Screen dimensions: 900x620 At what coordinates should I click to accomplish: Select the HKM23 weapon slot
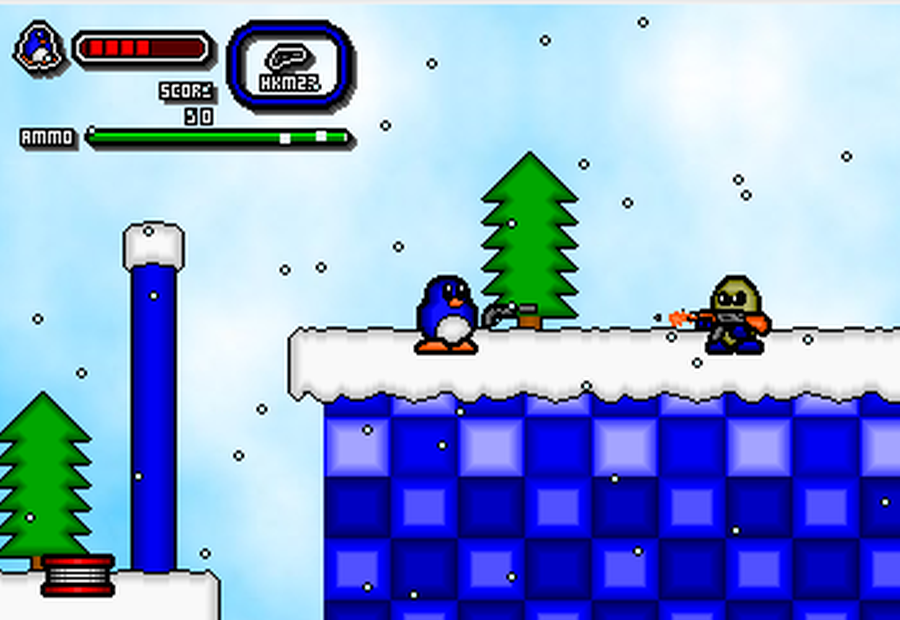point(290,65)
